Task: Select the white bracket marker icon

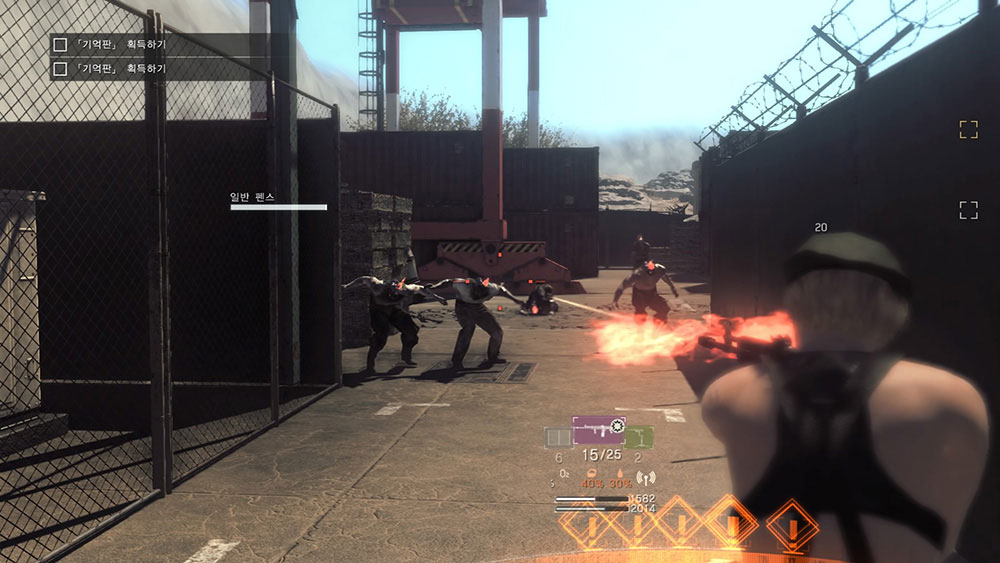Action: 968,209
